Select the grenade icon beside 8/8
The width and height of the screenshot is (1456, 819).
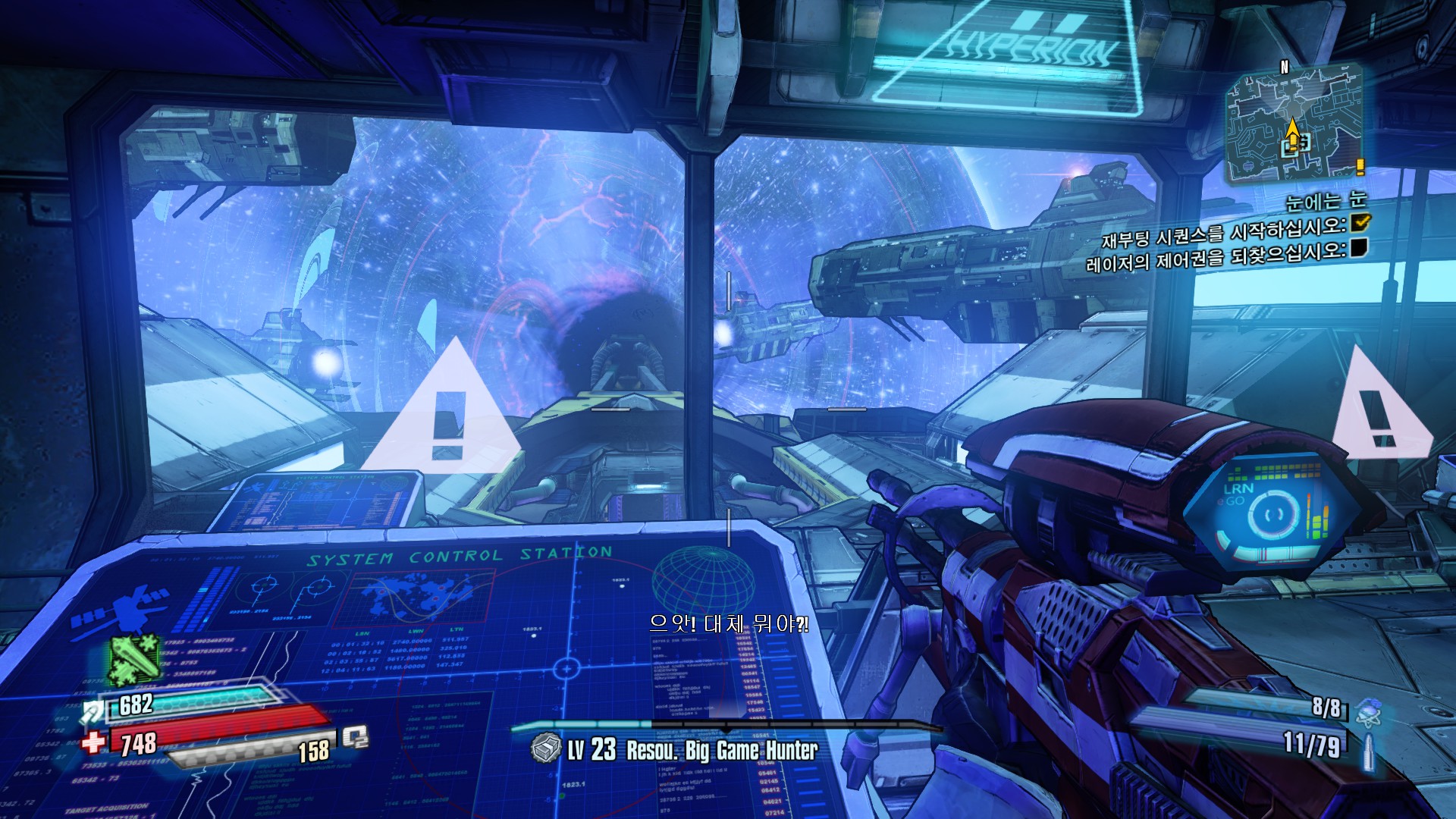[x=1369, y=712]
